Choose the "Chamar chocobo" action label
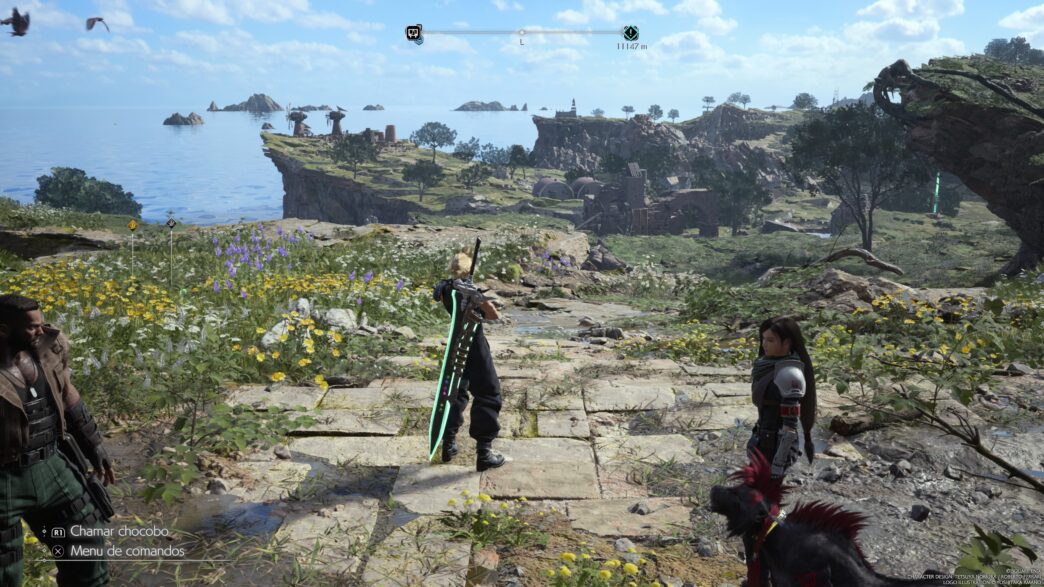The width and height of the screenshot is (1044, 587). [118, 531]
